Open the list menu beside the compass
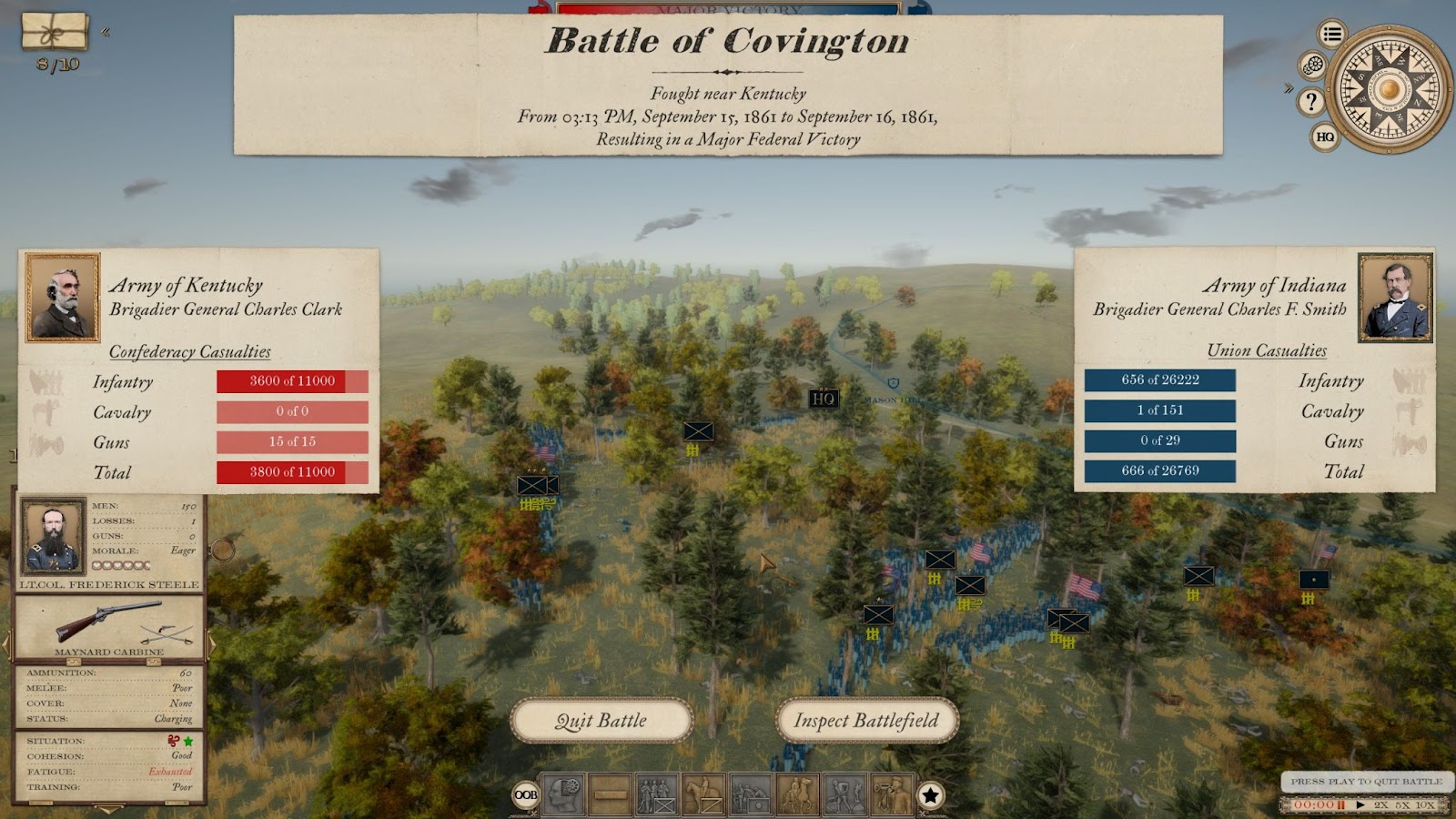The height and width of the screenshot is (819, 1456). (1332, 35)
